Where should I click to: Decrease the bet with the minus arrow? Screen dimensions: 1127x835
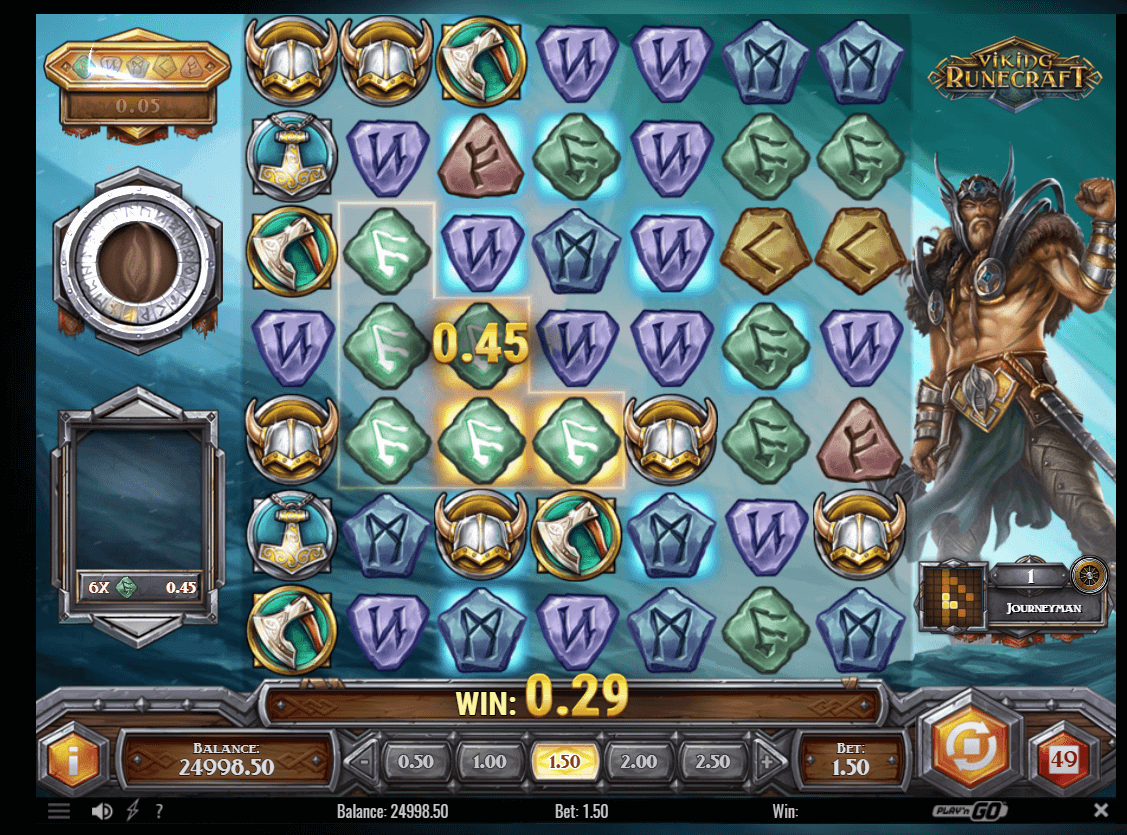coord(364,762)
